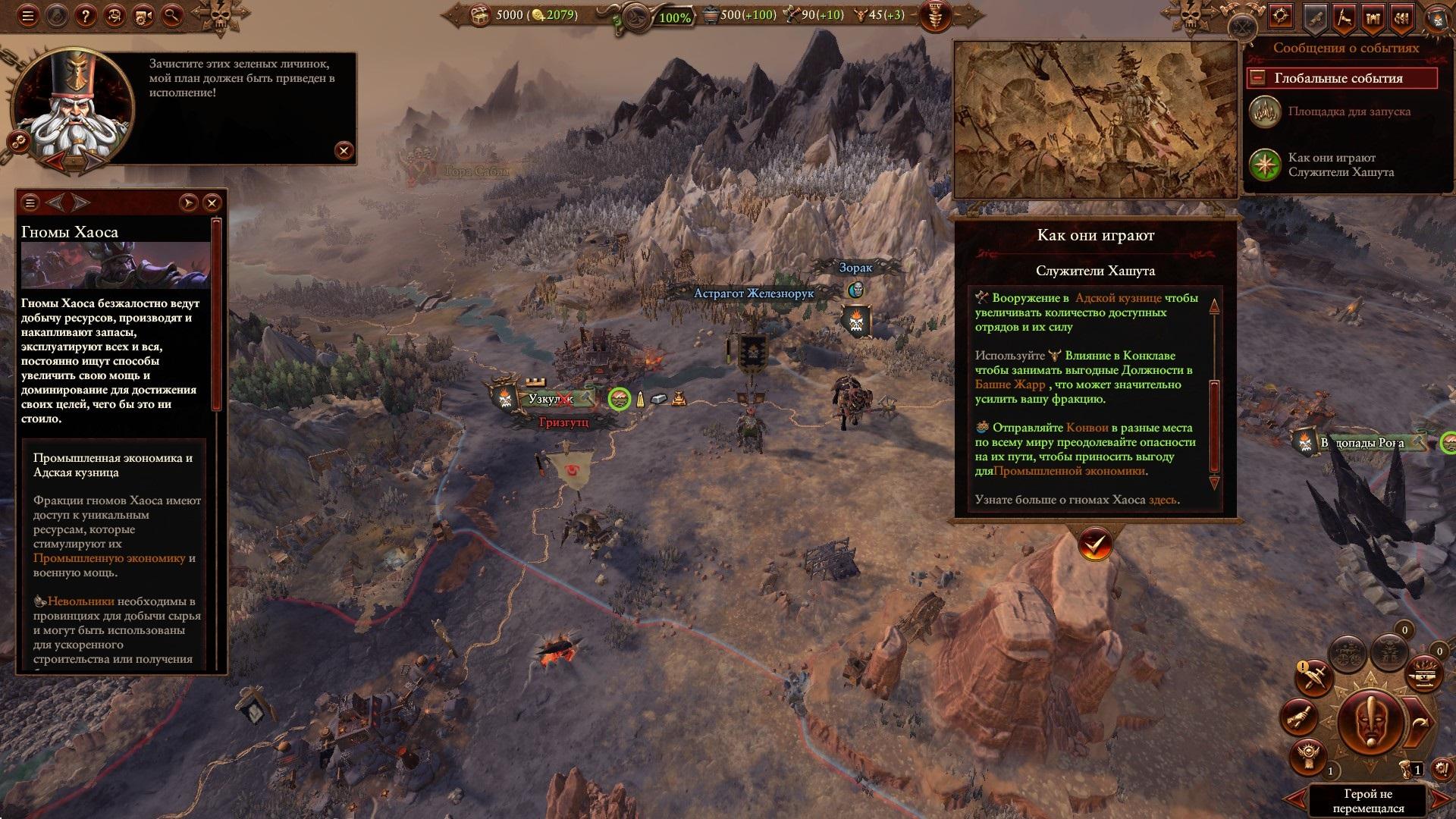Open camera settings from the top bar

pyautogui.click(x=143, y=15)
